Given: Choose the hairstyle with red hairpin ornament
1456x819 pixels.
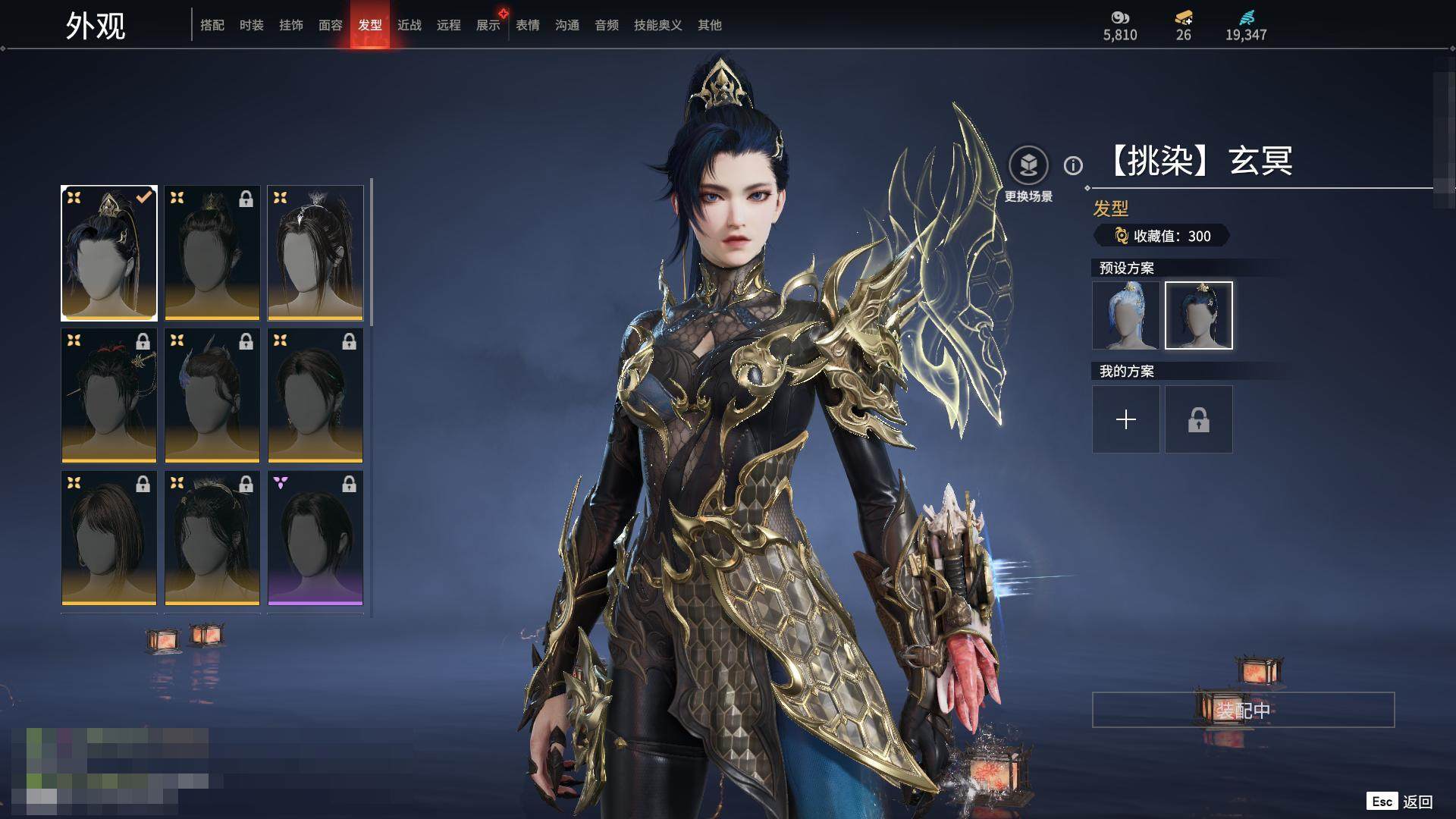Looking at the screenshot, I should tap(109, 395).
